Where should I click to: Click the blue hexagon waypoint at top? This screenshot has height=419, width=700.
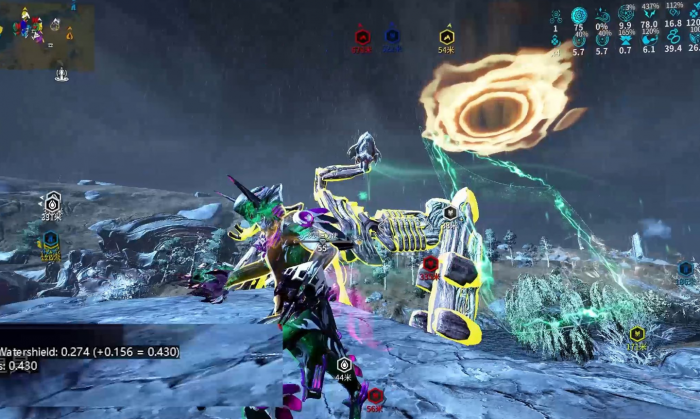392,36
